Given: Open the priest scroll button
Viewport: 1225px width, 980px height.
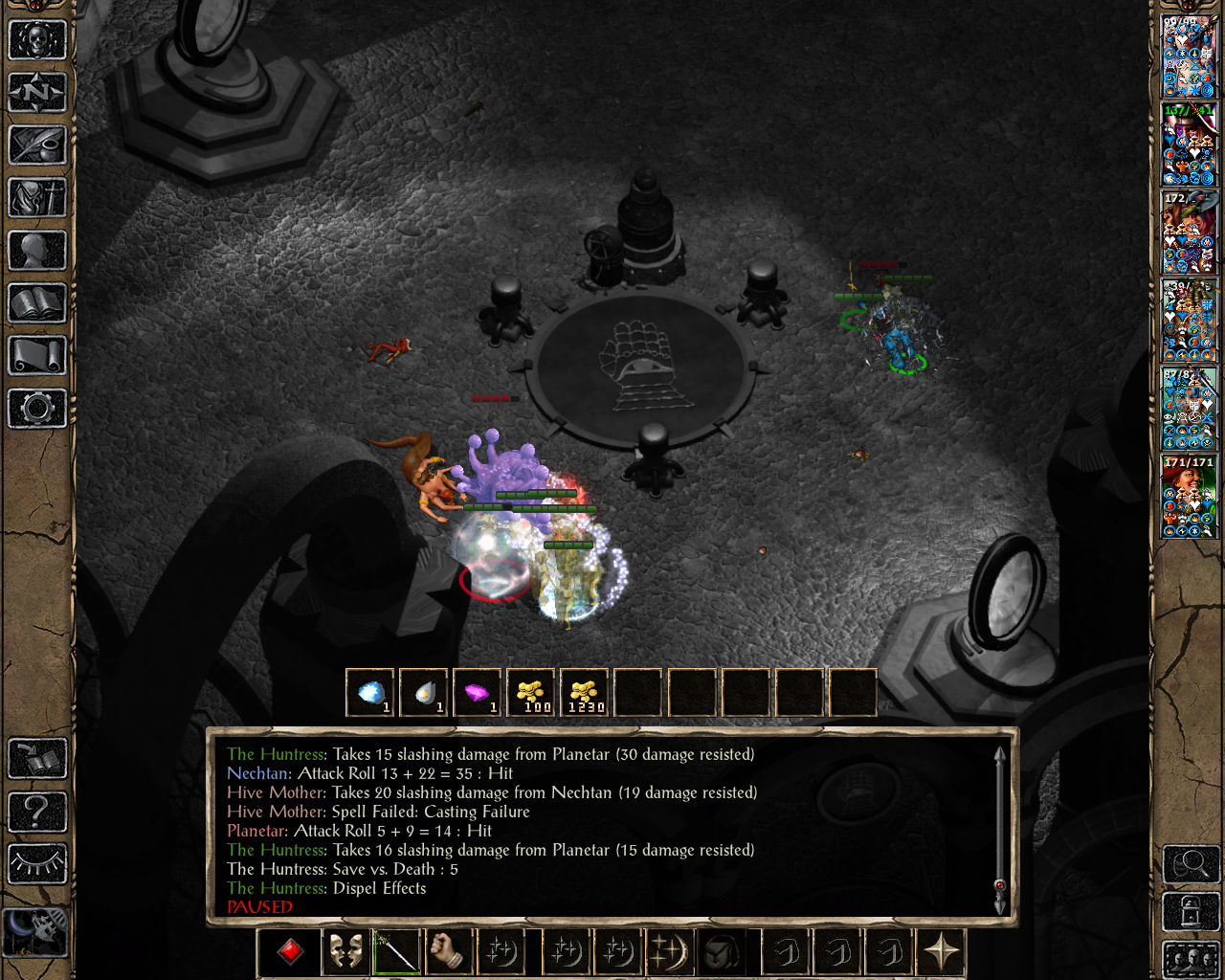Looking at the screenshot, I should tap(37, 356).
